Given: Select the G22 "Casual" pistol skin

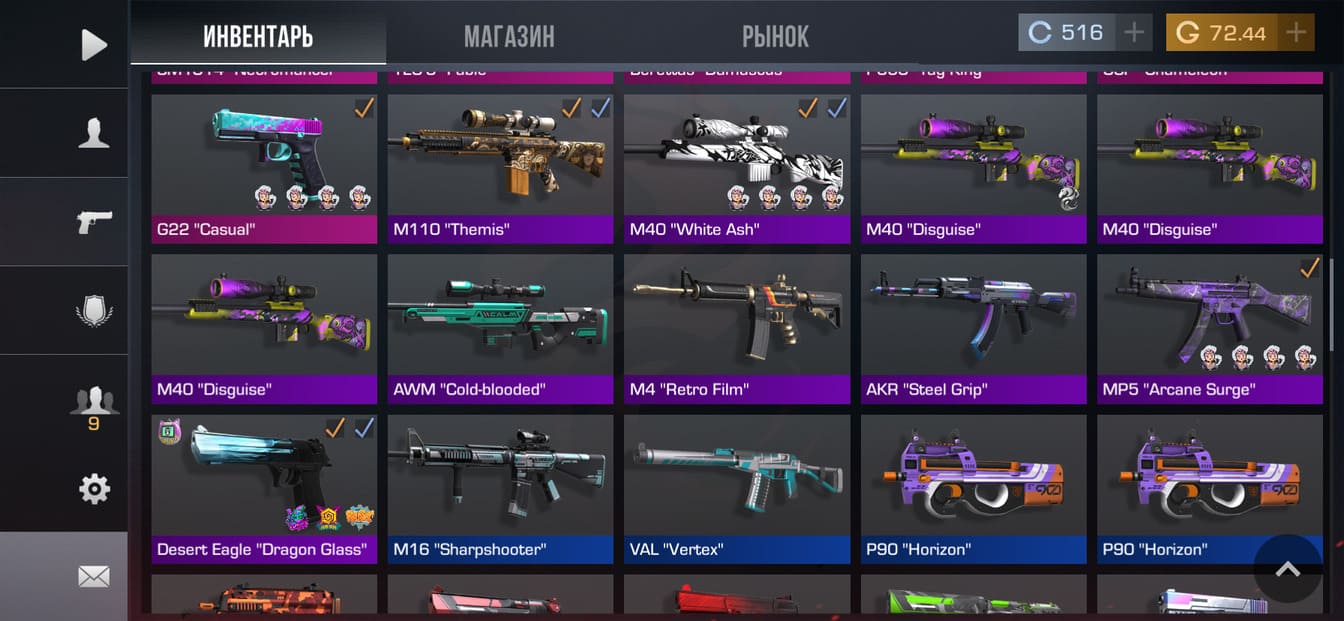Looking at the screenshot, I should tap(264, 168).
